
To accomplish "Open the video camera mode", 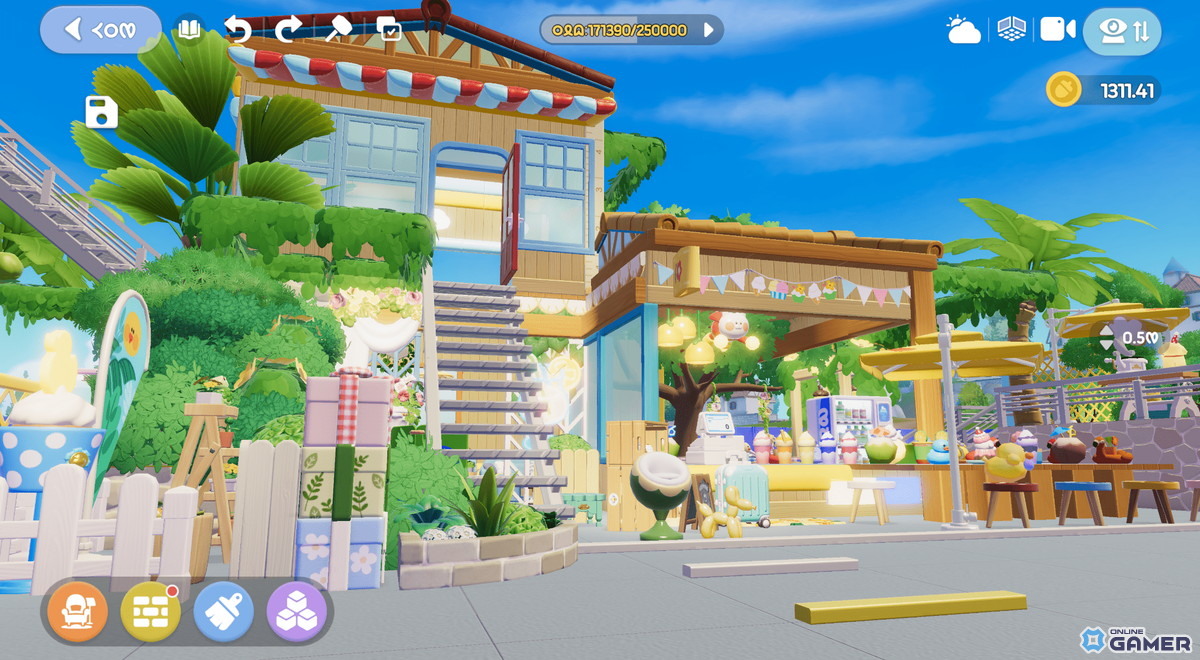I will pyautogui.click(x=1057, y=29).
